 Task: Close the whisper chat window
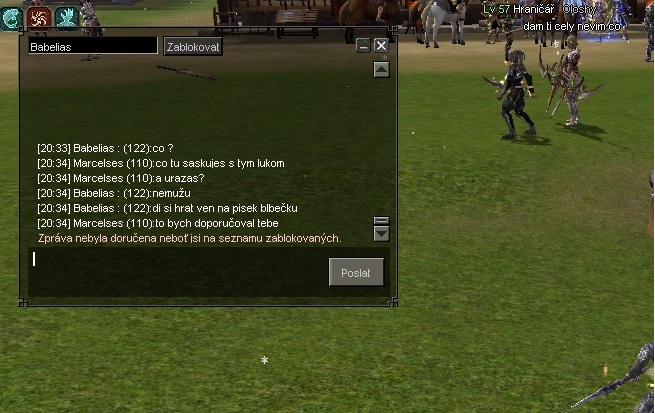click(x=381, y=46)
